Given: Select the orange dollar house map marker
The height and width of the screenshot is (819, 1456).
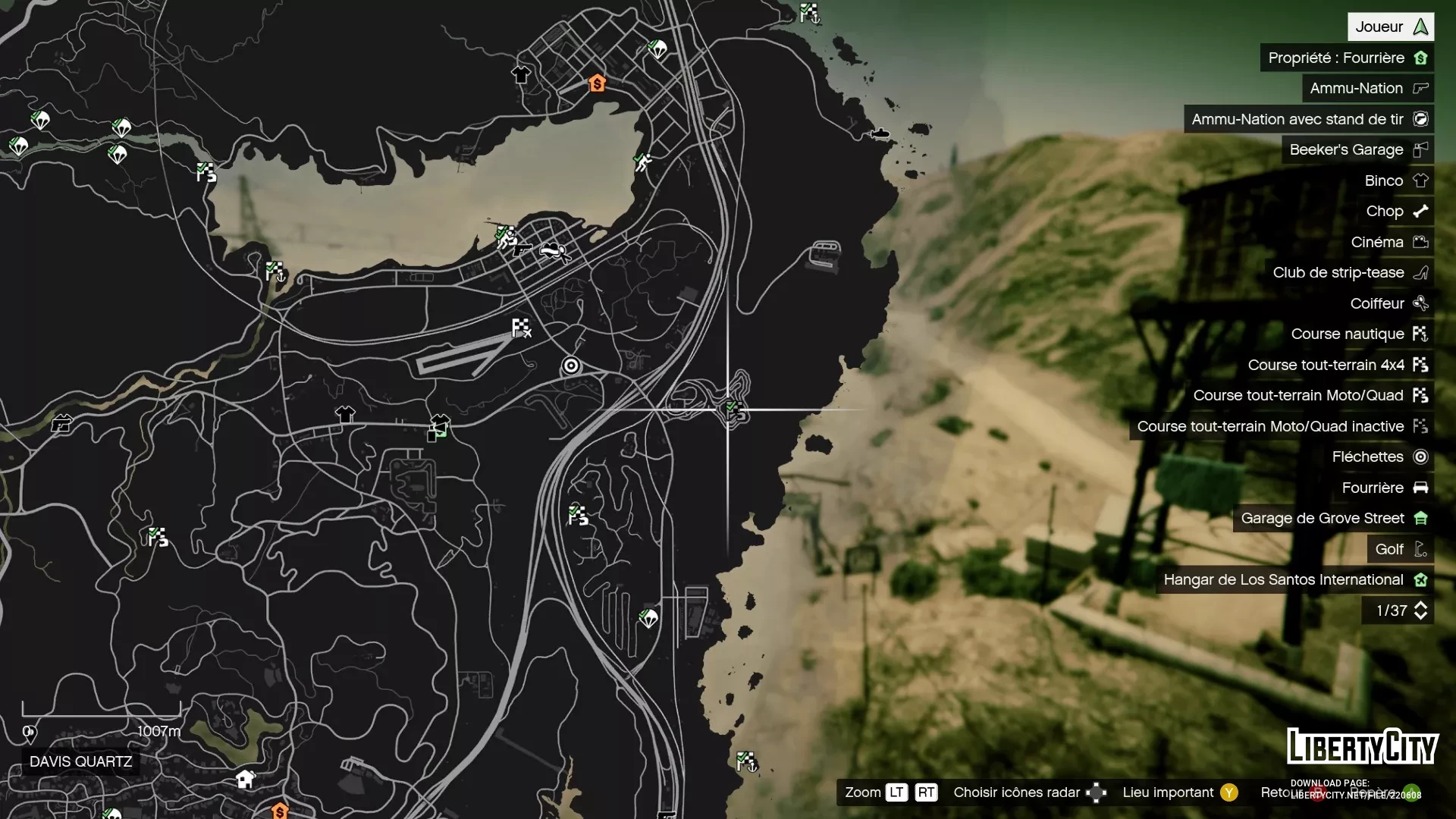Looking at the screenshot, I should point(598,83).
